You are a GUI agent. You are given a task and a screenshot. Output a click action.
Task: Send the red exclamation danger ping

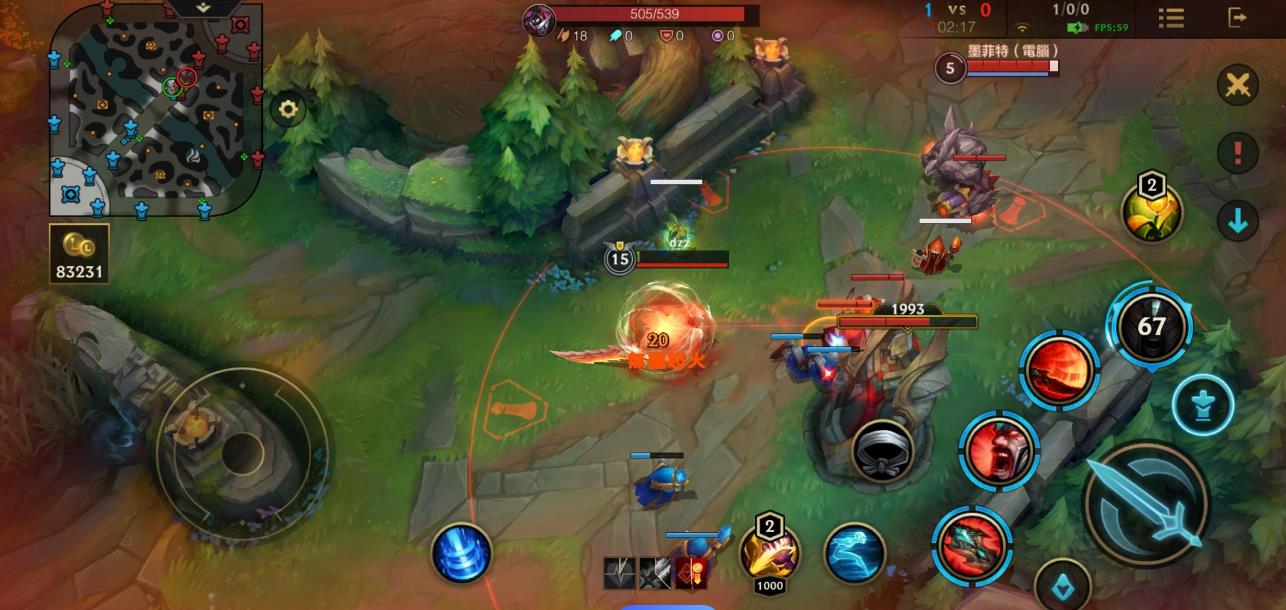(x=1237, y=154)
